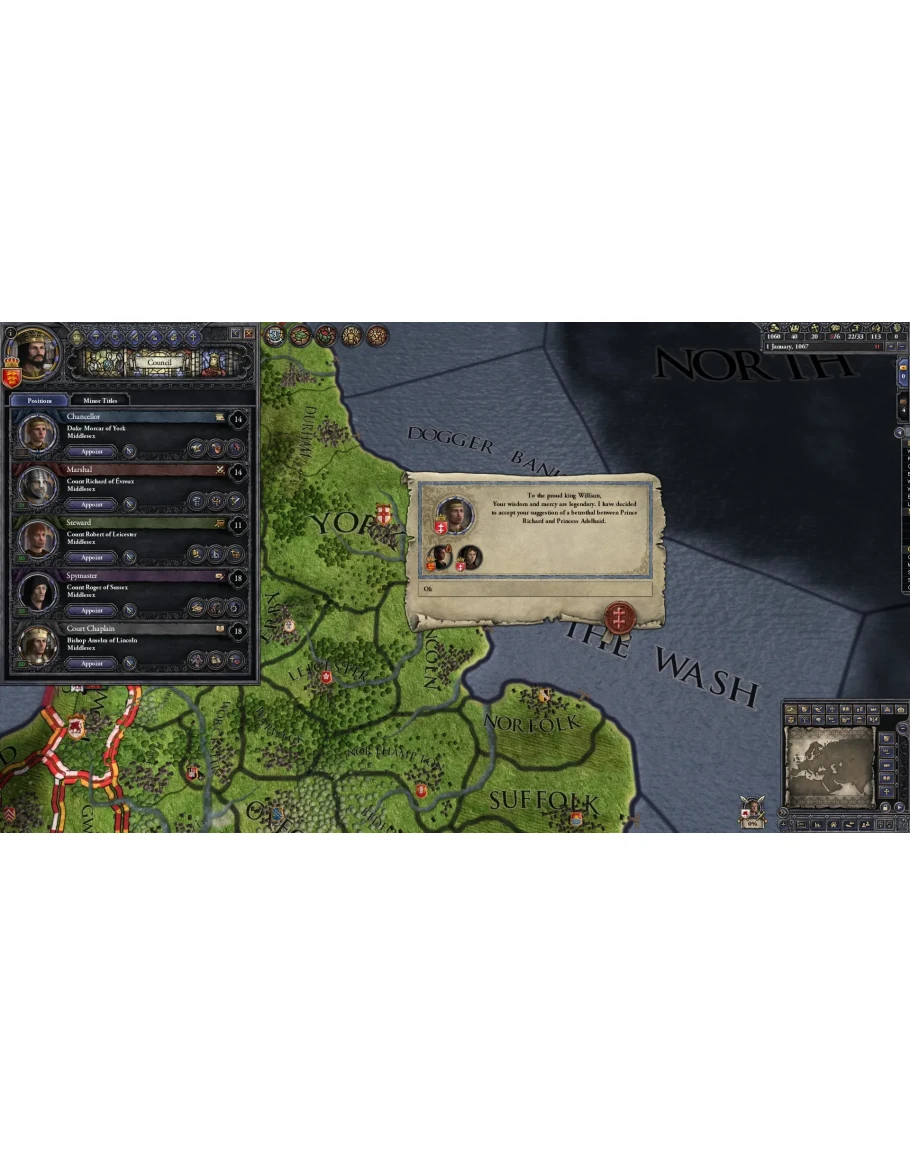Screen dimensions: 910x1155
Task: Switch to the Minor Titles tab
Action: [x=100, y=400]
